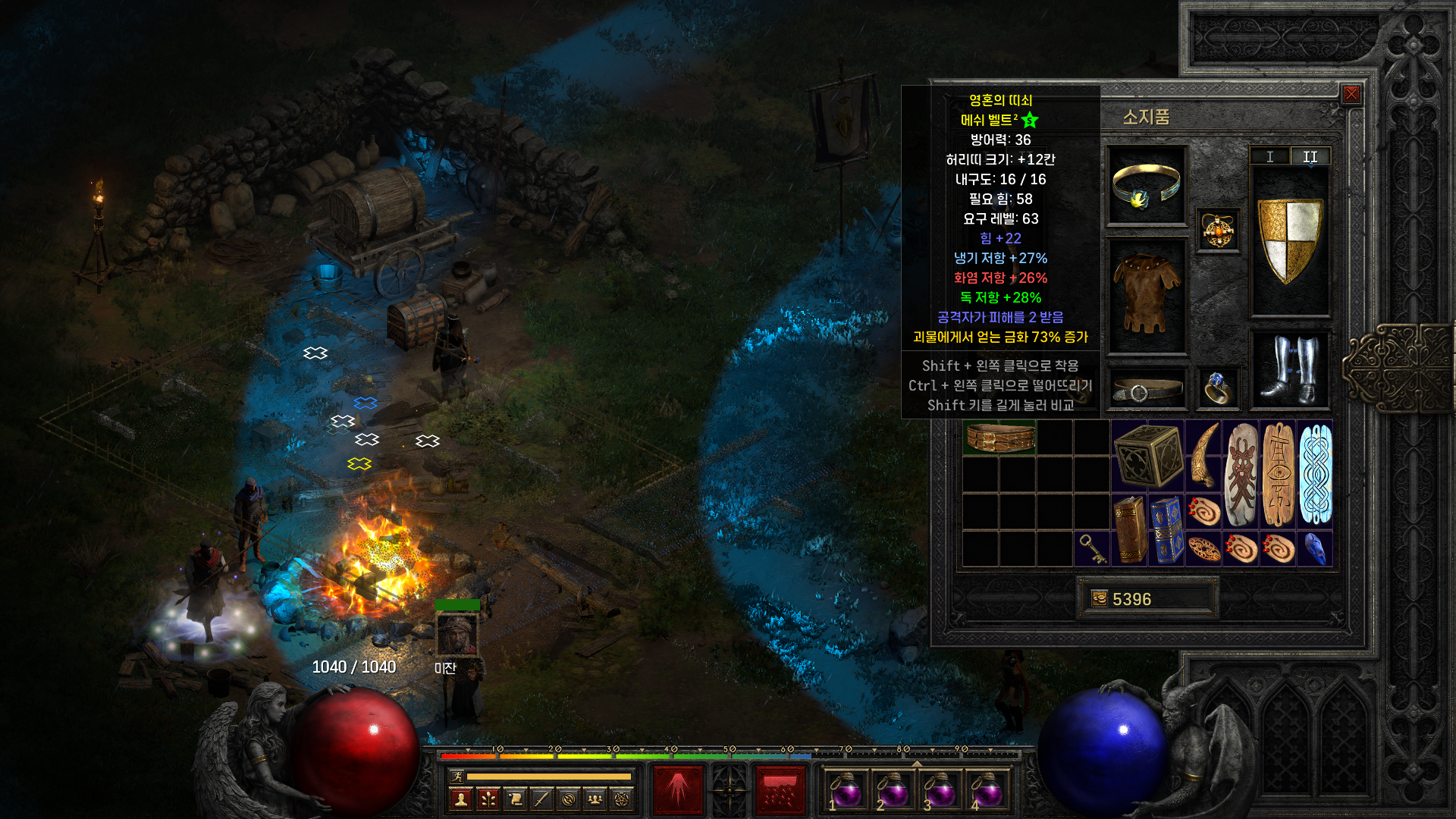Open the game menu pentagram icon
Image resolution: width=1456 pixels, height=819 pixels.
[622, 799]
